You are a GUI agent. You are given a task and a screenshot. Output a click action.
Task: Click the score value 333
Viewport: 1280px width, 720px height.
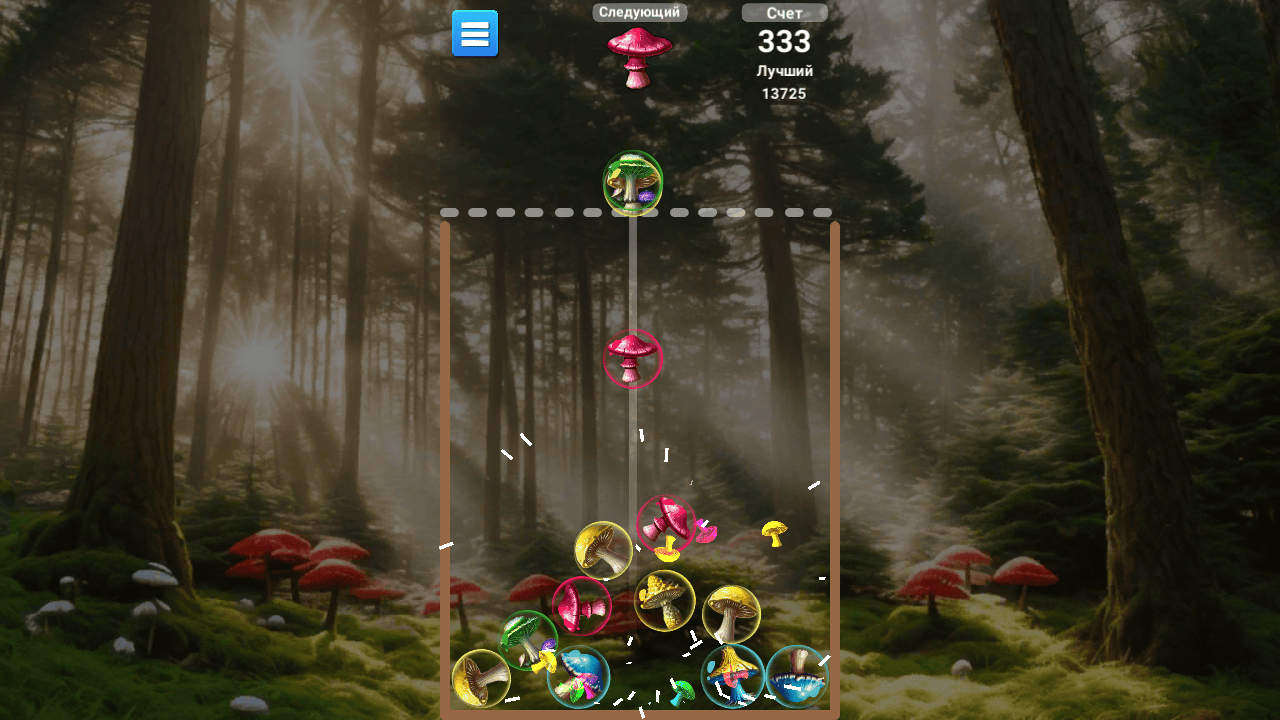pos(783,42)
